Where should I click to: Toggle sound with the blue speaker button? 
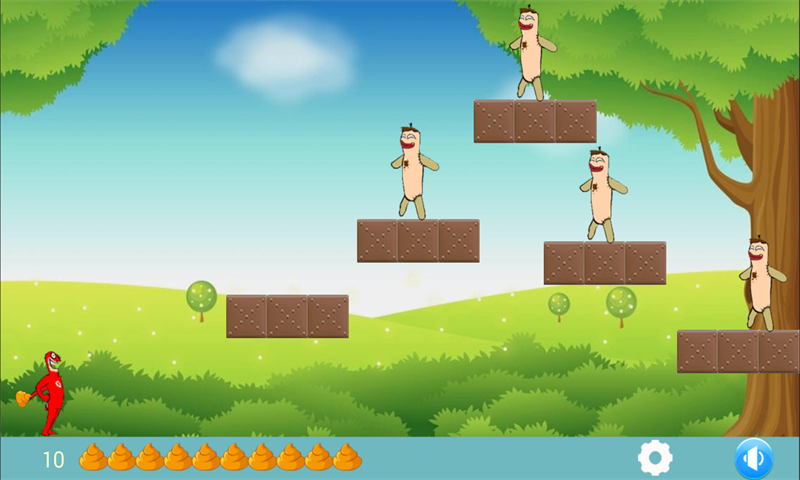coord(753,459)
